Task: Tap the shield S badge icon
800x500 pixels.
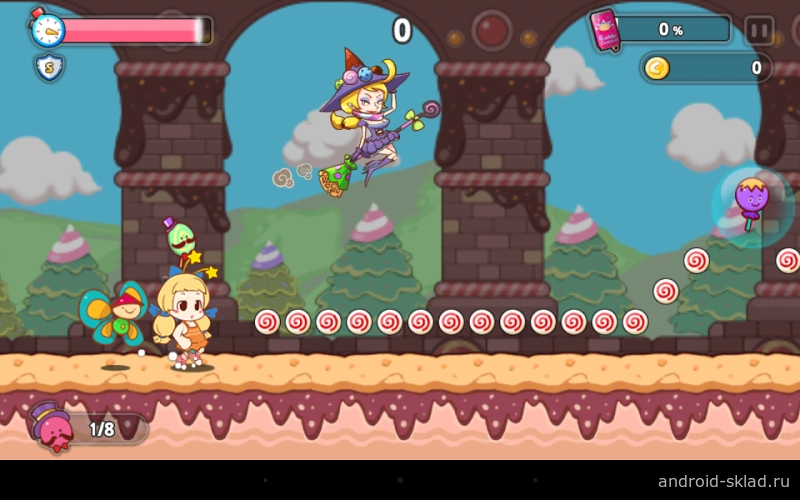Action: pyautogui.click(x=49, y=68)
